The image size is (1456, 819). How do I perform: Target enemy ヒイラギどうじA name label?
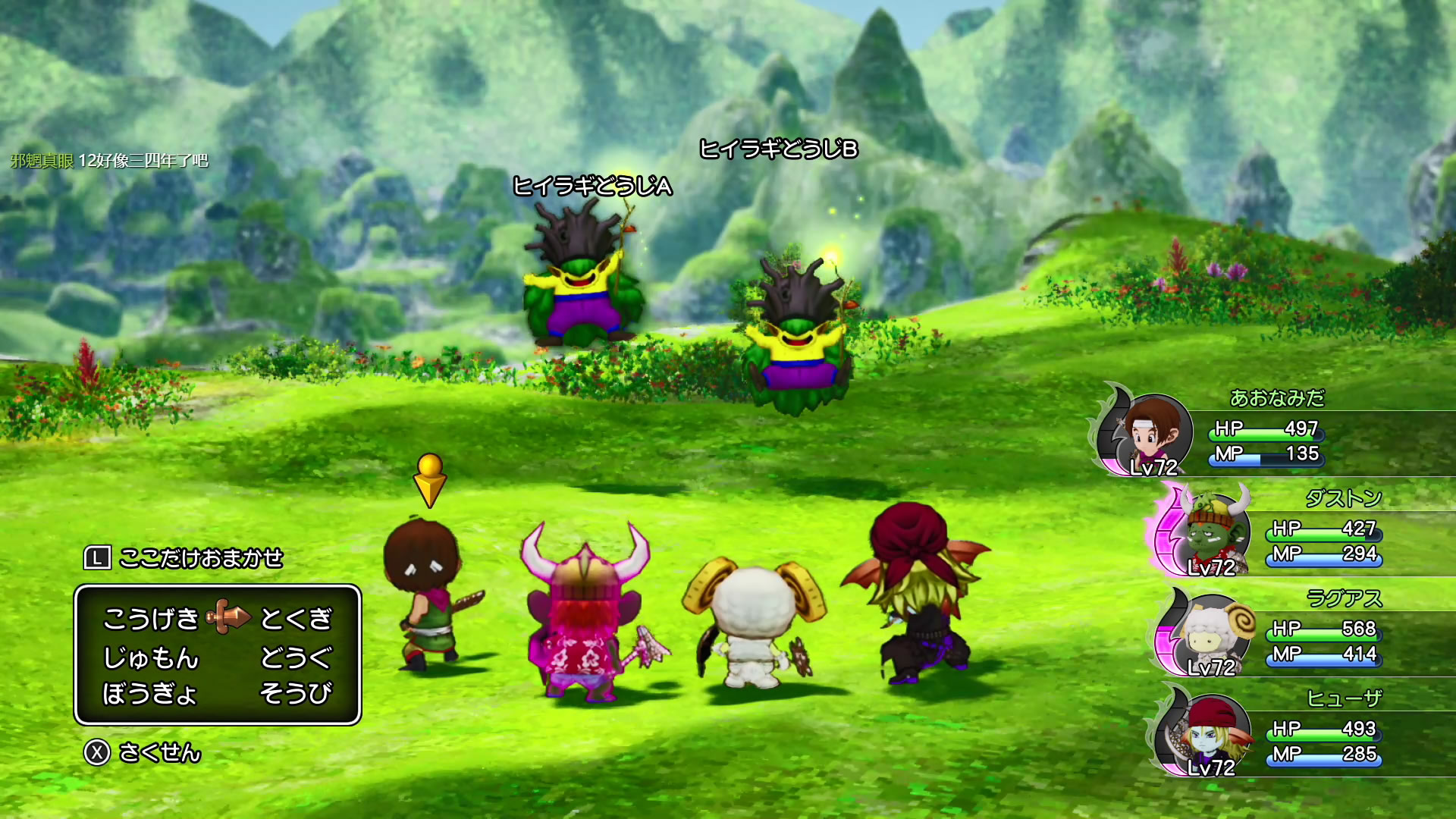click(x=592, y=186)
